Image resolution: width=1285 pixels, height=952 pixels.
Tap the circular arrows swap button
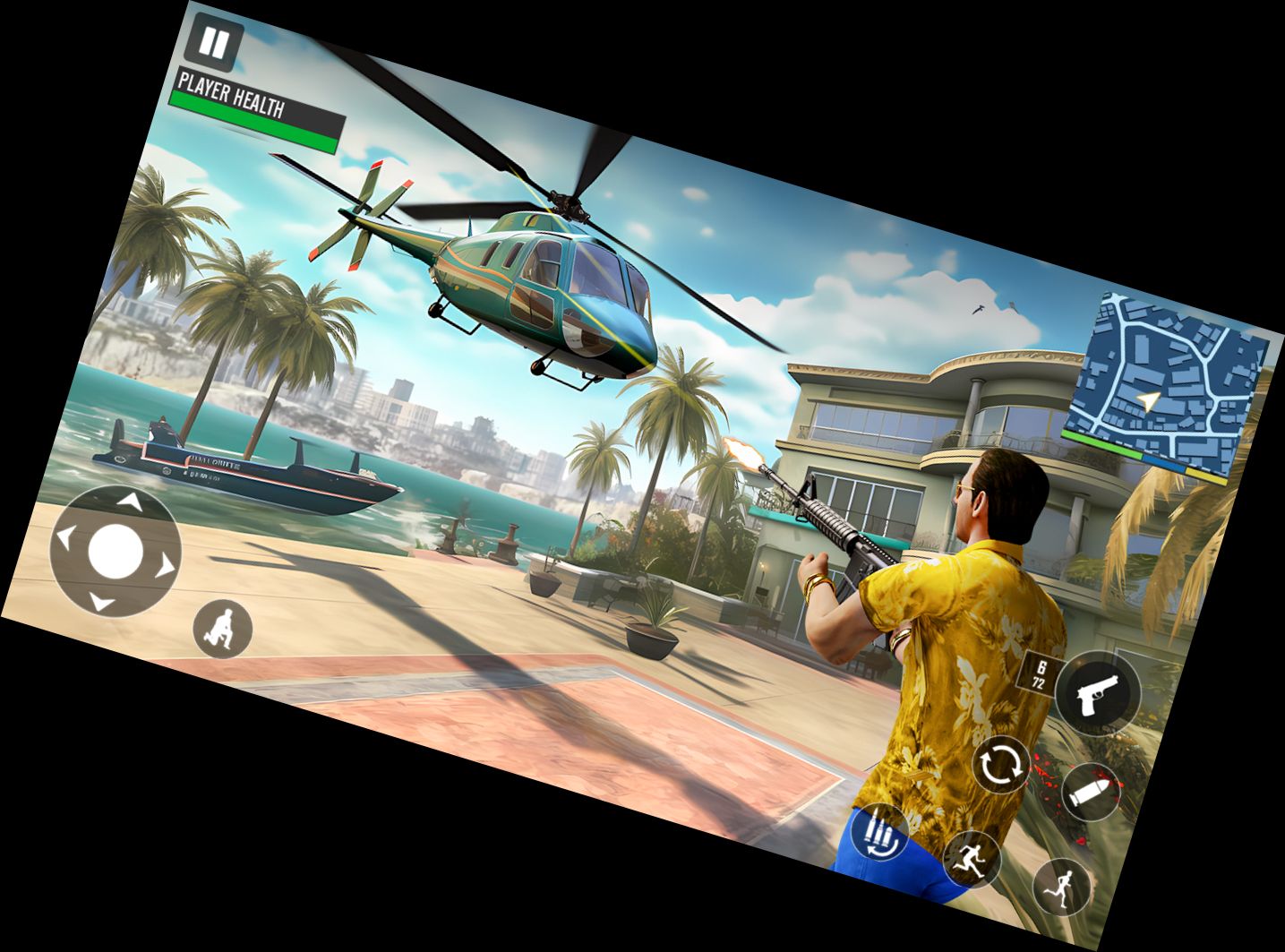point(1002,765)
